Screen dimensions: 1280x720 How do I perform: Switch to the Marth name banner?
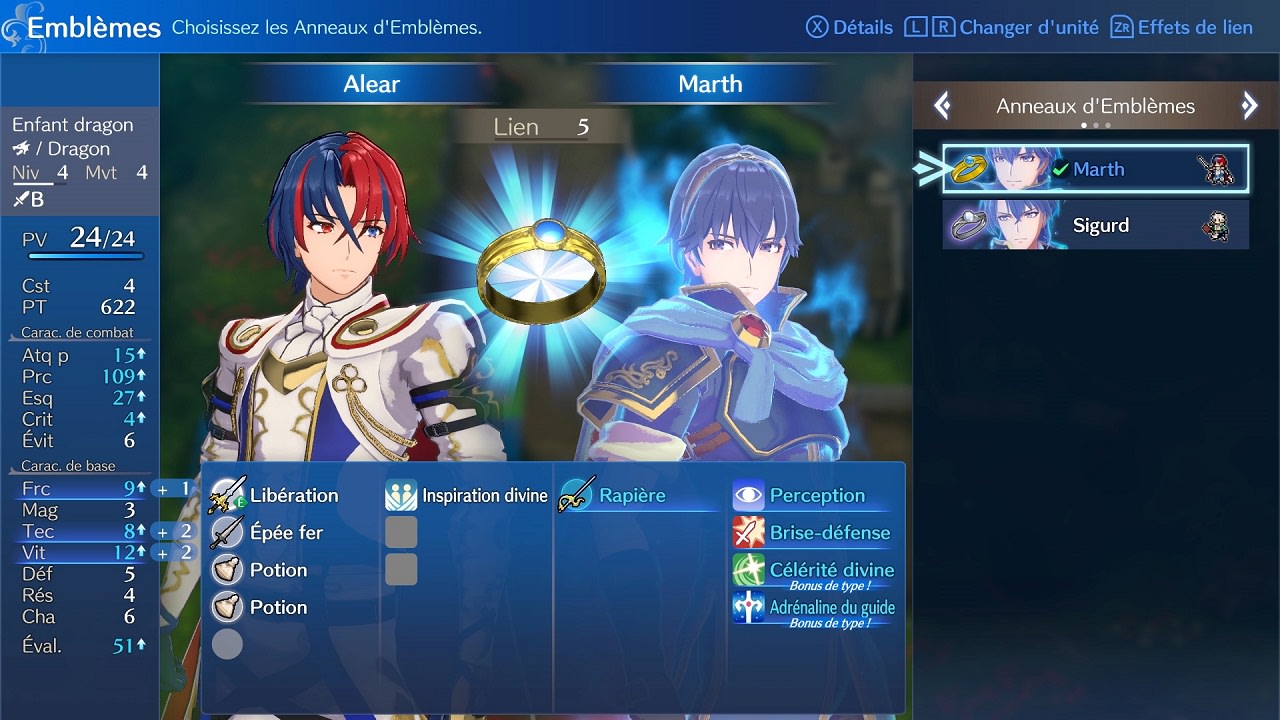(710, 84)
